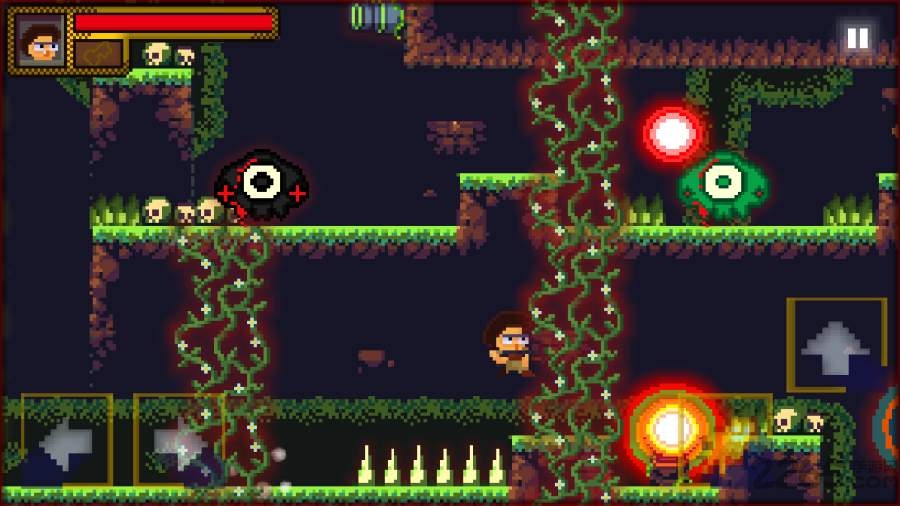Viewport: 900px width, 506px height.
Task: Tap the right arrow movement button
Action: click(177, 438)
